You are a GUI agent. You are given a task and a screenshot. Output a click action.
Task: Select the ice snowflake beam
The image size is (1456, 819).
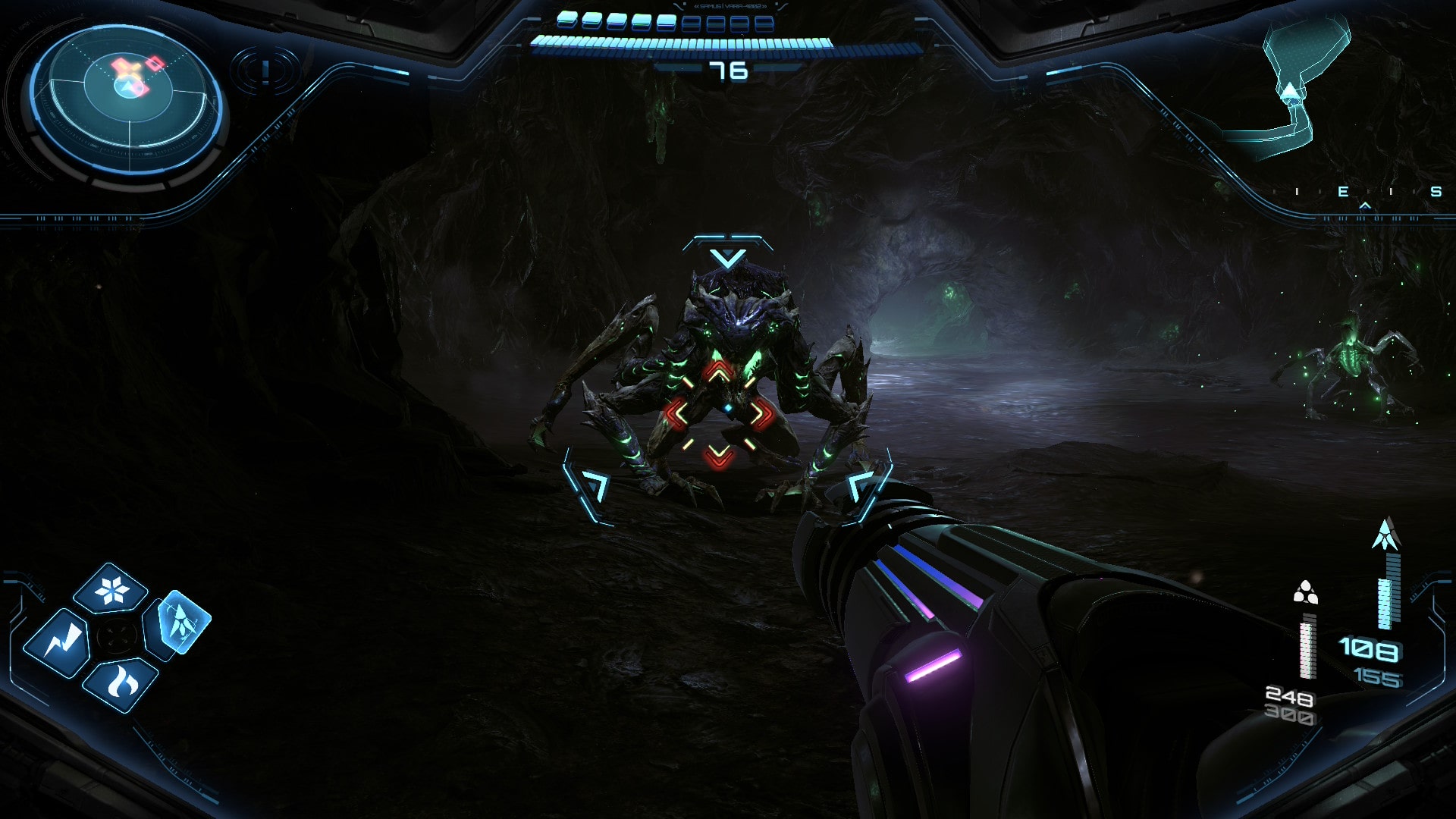(x=112, y=589)
